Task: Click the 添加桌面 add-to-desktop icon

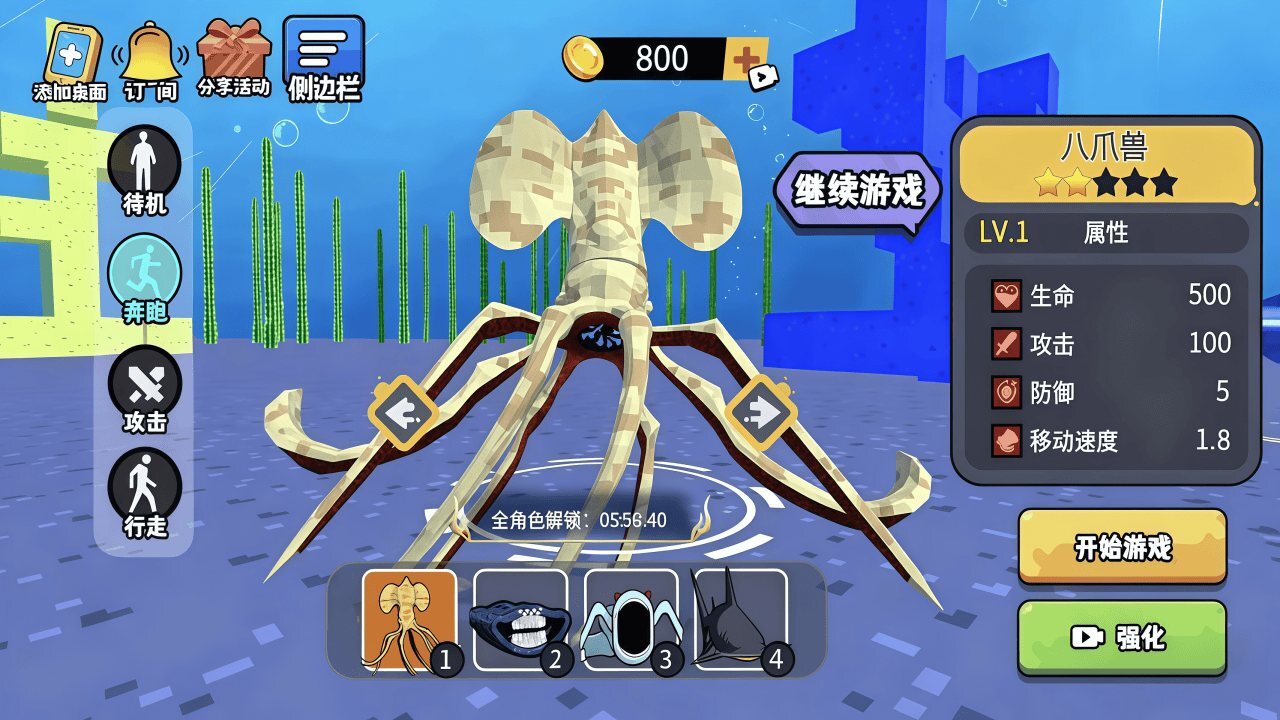Action: tap(69, 59)
